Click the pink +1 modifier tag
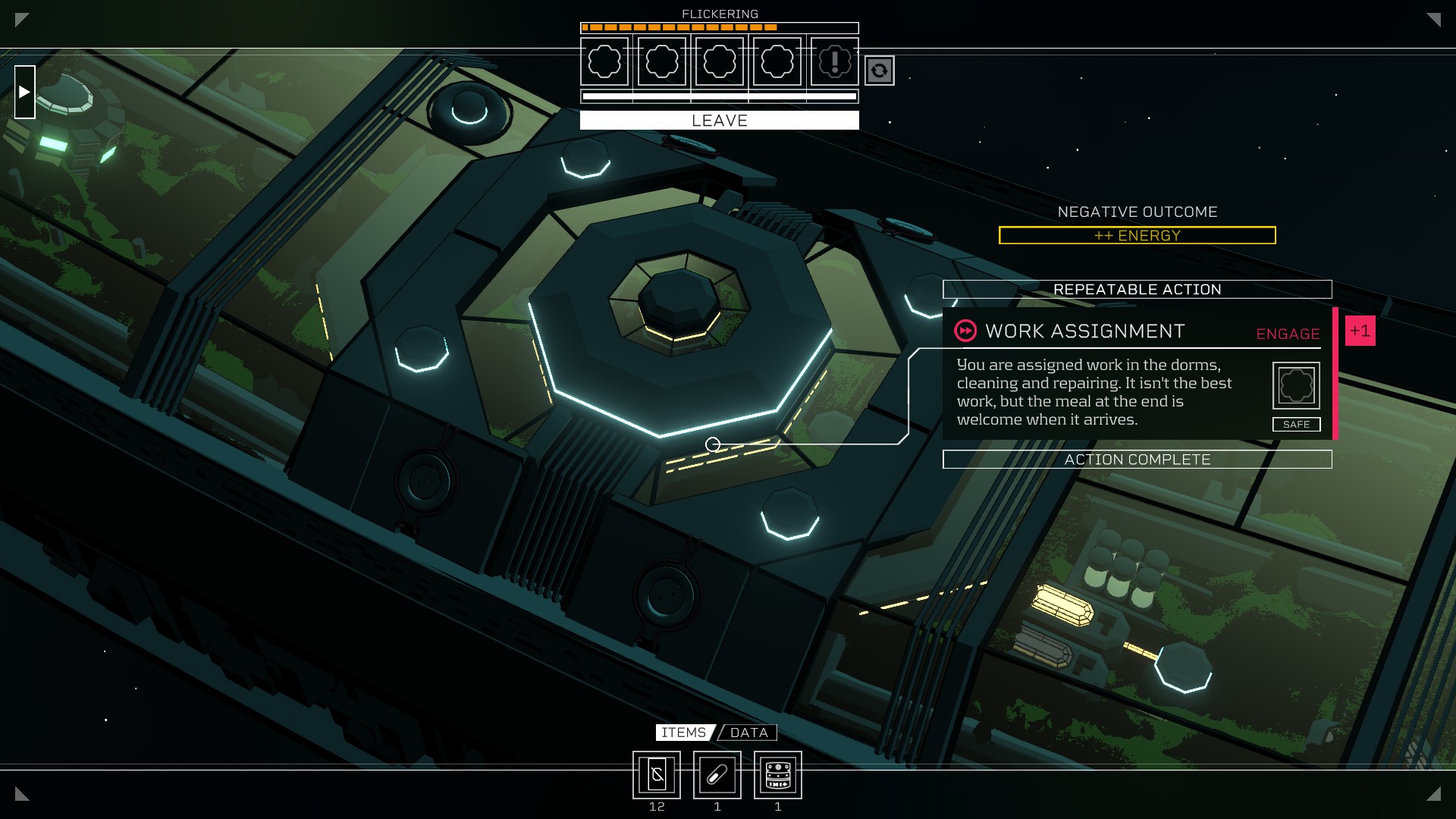The width and height of the screenshot is (1456, 819). [x=1360, y=331]
